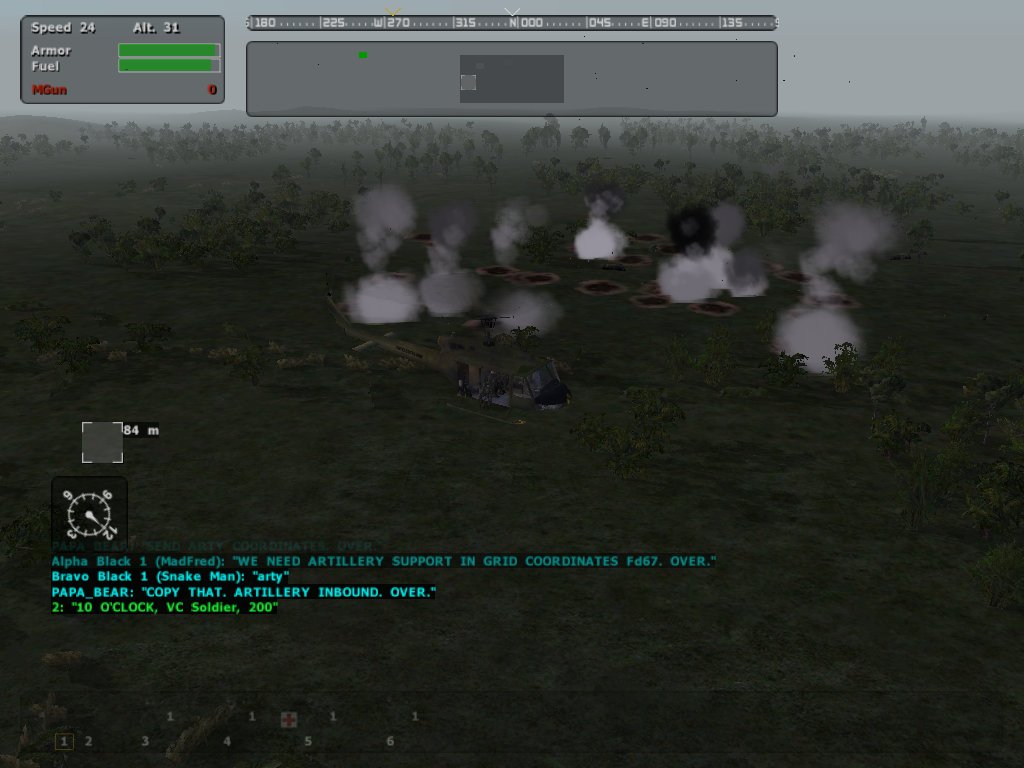Click the clock-face direction indicator

point(89,514)
